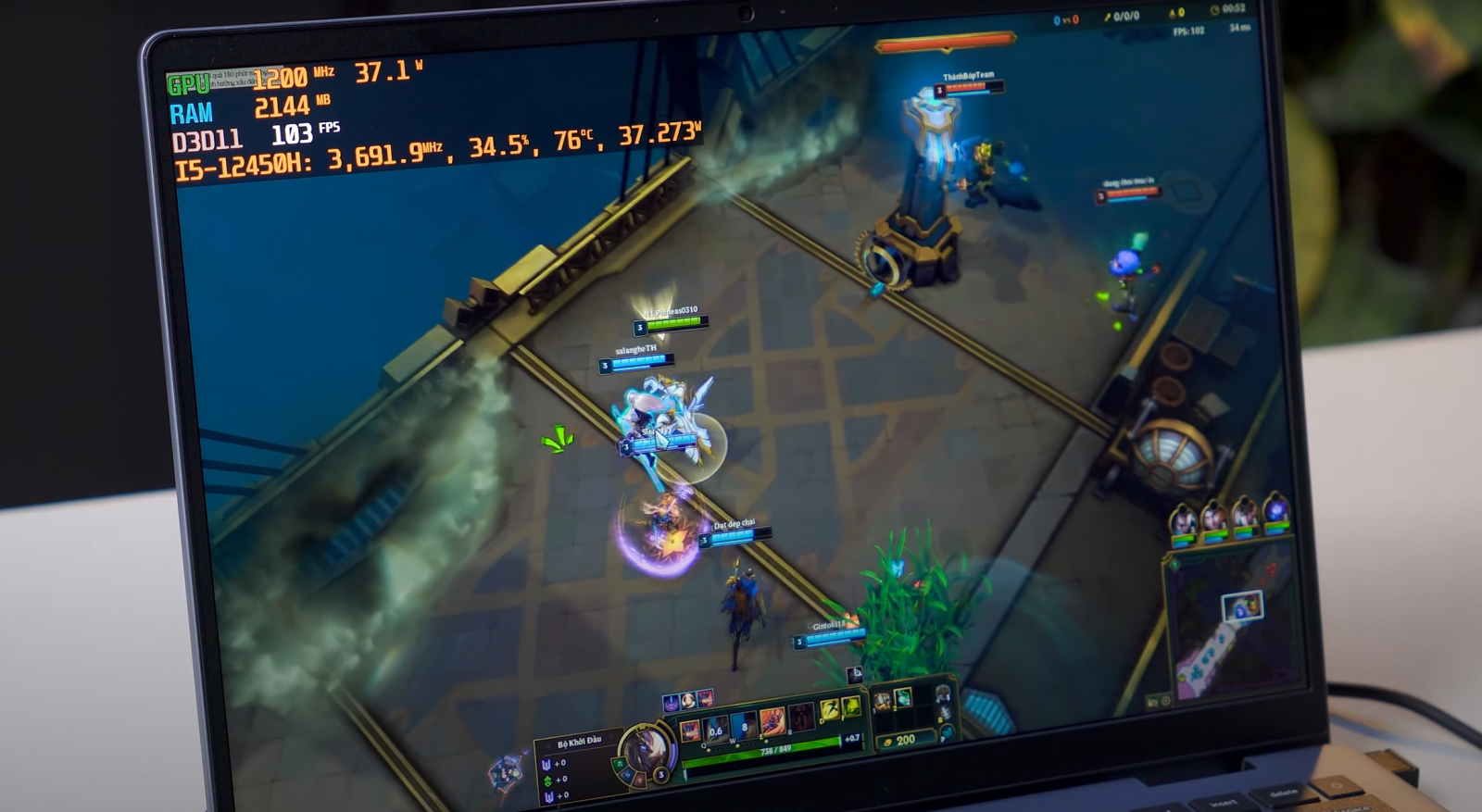
Task: Use the orange E ability
Action: tap(772, 720)
